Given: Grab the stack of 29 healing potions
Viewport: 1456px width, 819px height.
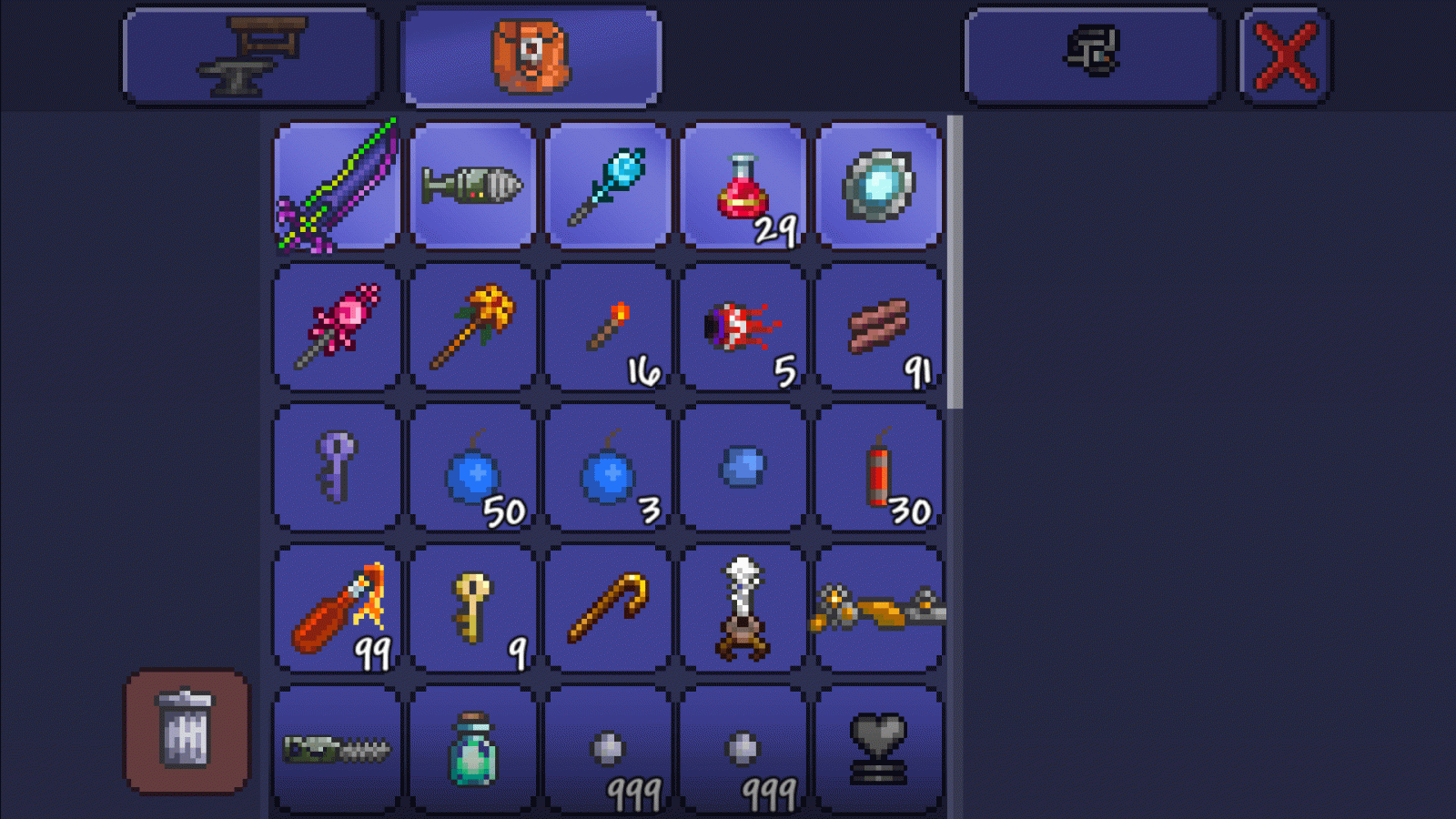Looking at the screenshot, I should [741, 182].
